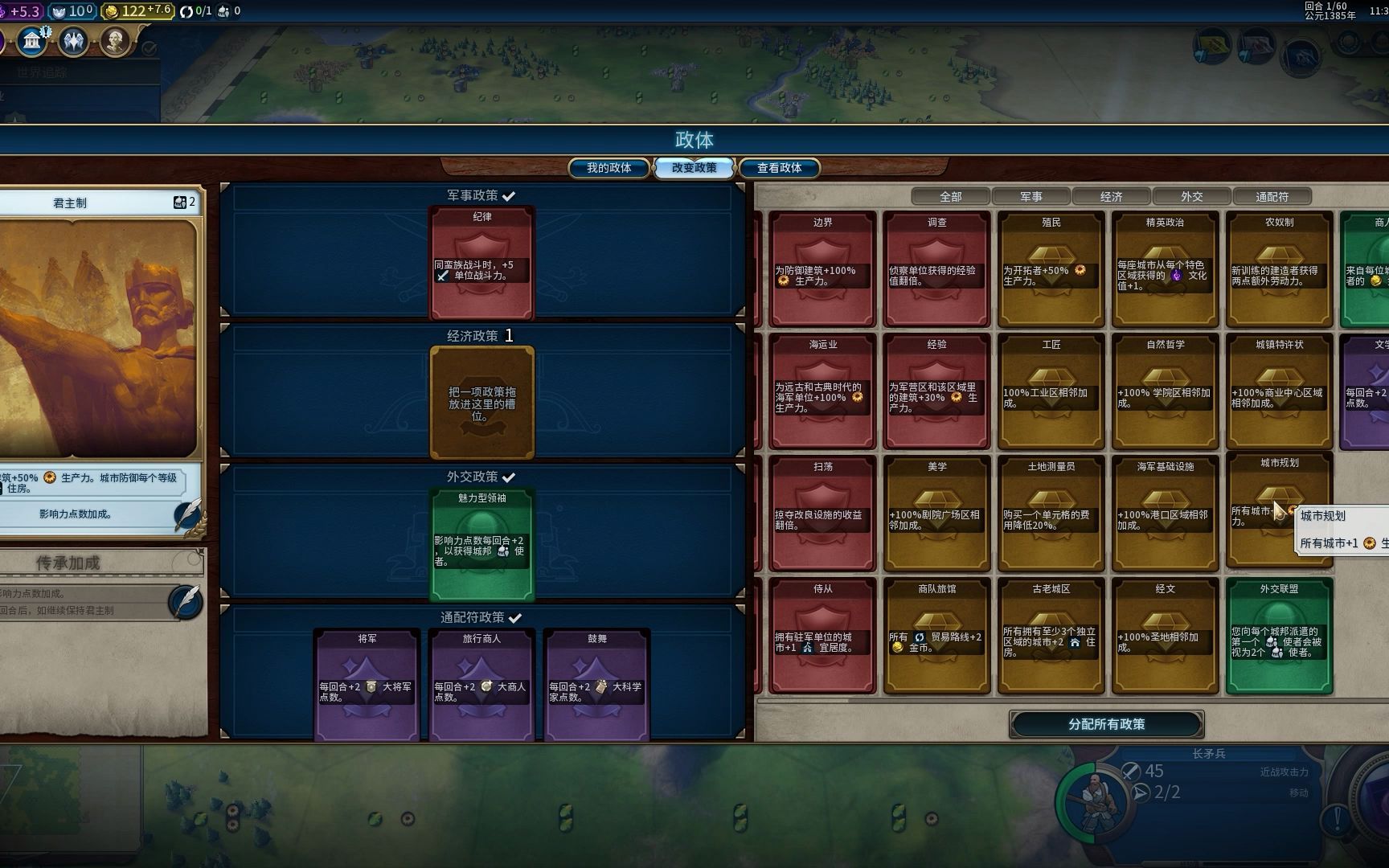Image resolution: width=1389 pixels, height=868 pixels.
Task: Pick the 殖民 economic policy card
Action: (x=1051, y=269)
